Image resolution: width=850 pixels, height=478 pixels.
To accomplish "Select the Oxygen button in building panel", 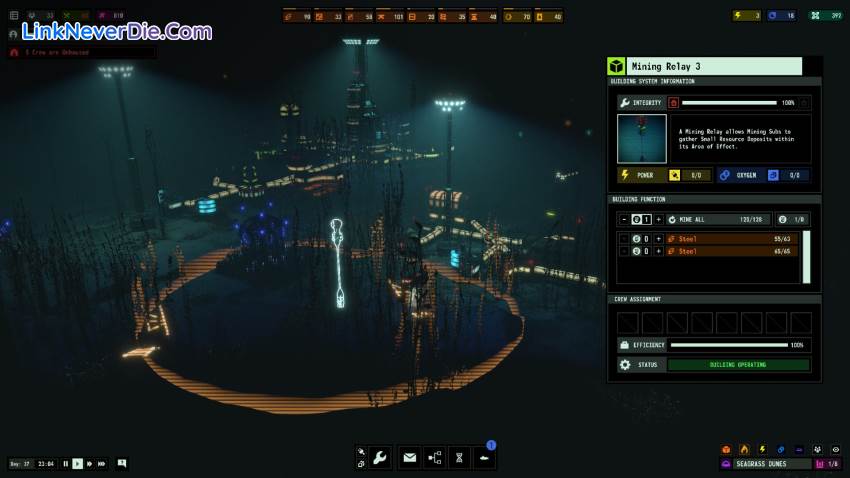I will [725, 175].
